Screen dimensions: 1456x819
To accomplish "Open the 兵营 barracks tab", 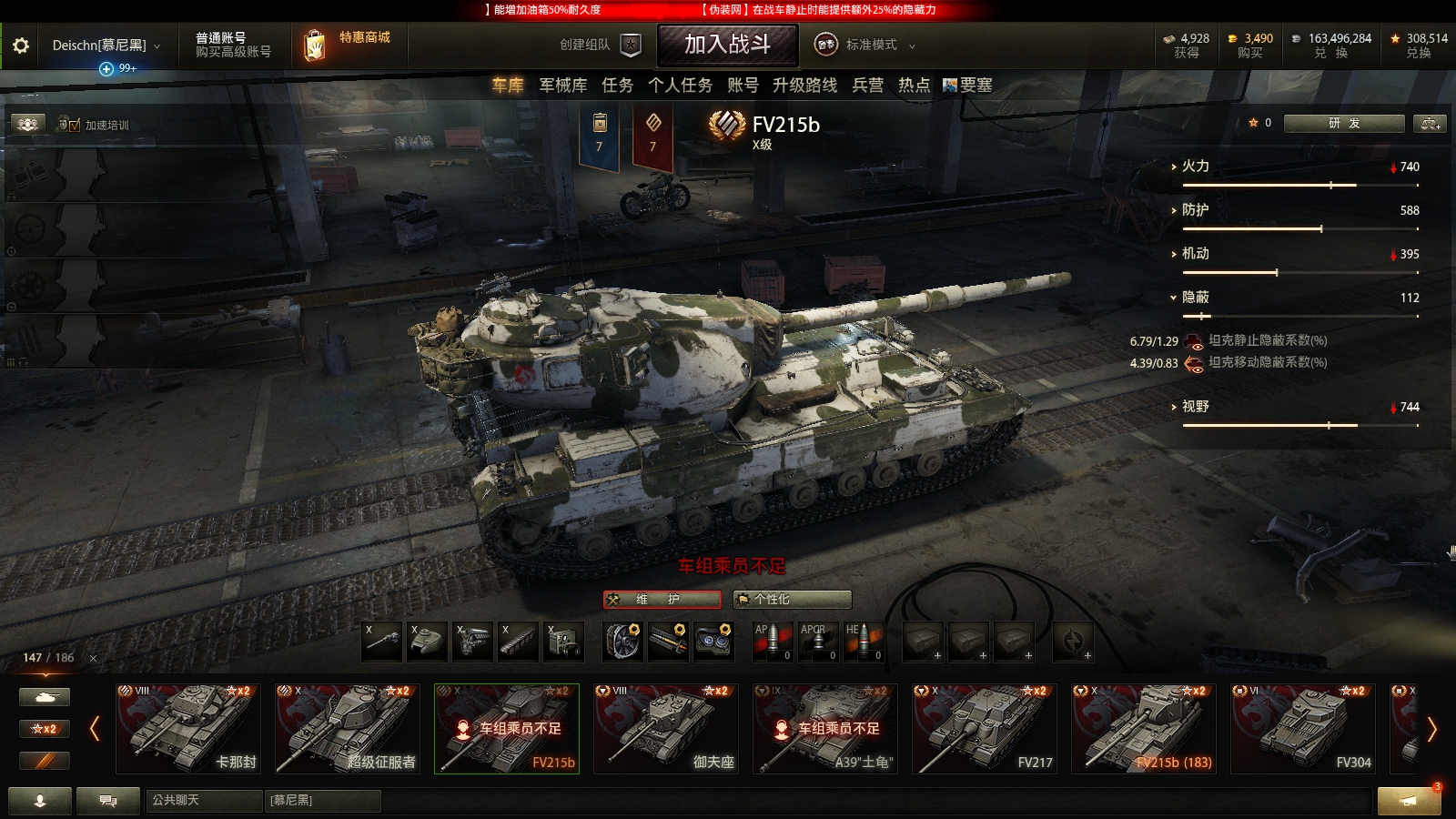I will click(x=867, y=86).
